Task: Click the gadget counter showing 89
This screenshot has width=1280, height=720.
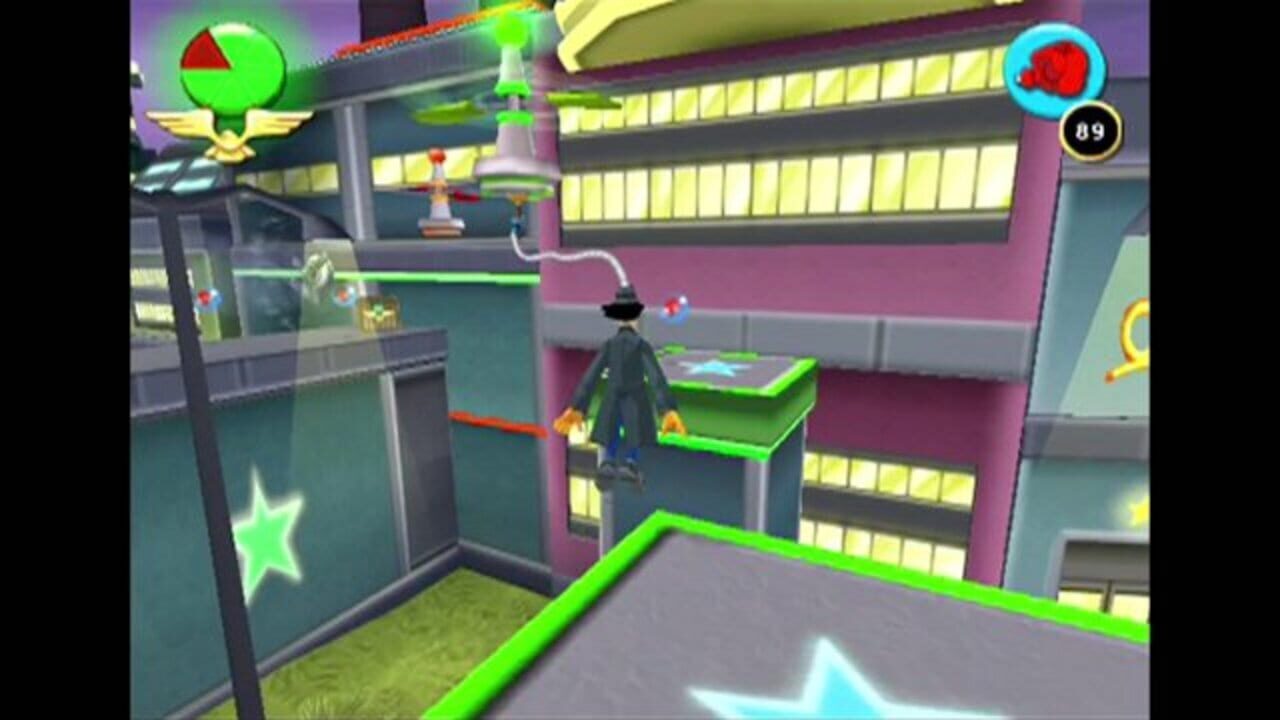Action: (1090, 128)
